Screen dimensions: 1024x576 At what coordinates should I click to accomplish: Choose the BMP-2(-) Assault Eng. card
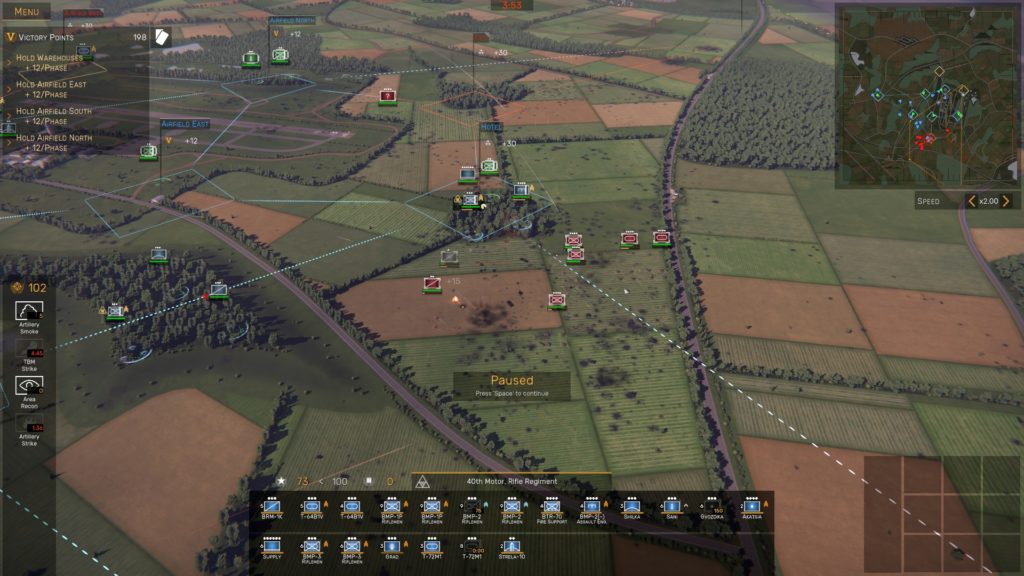click(x=591, y=510)
